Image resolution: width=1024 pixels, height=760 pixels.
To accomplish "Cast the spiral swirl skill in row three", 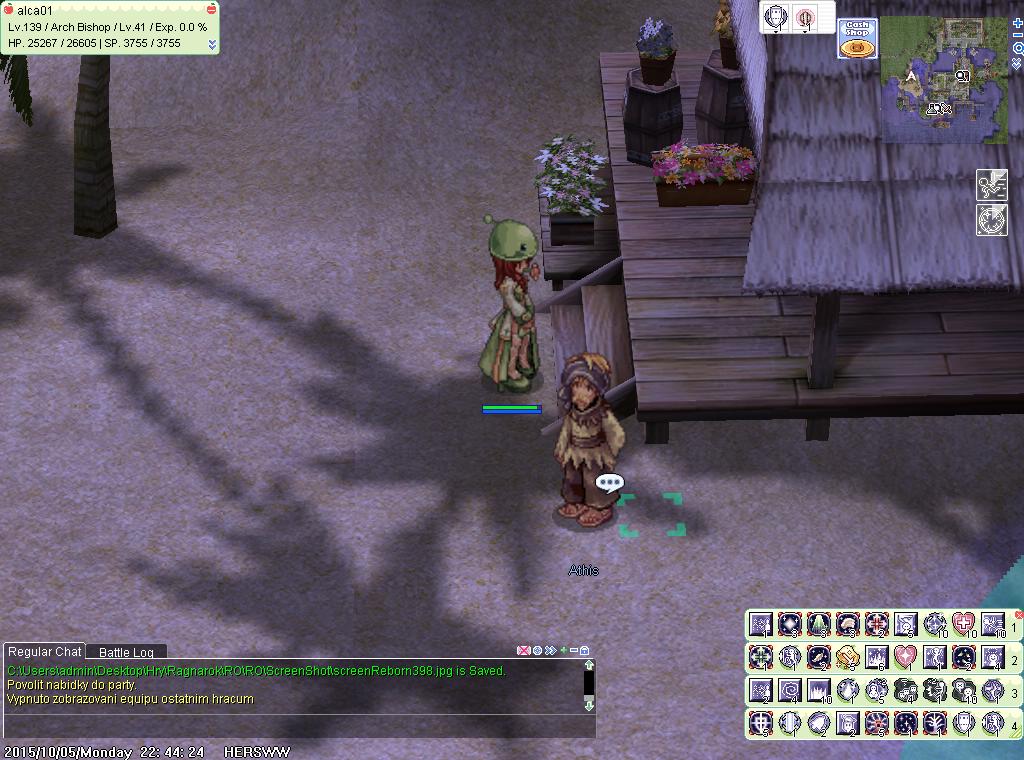I will point(790,690).
